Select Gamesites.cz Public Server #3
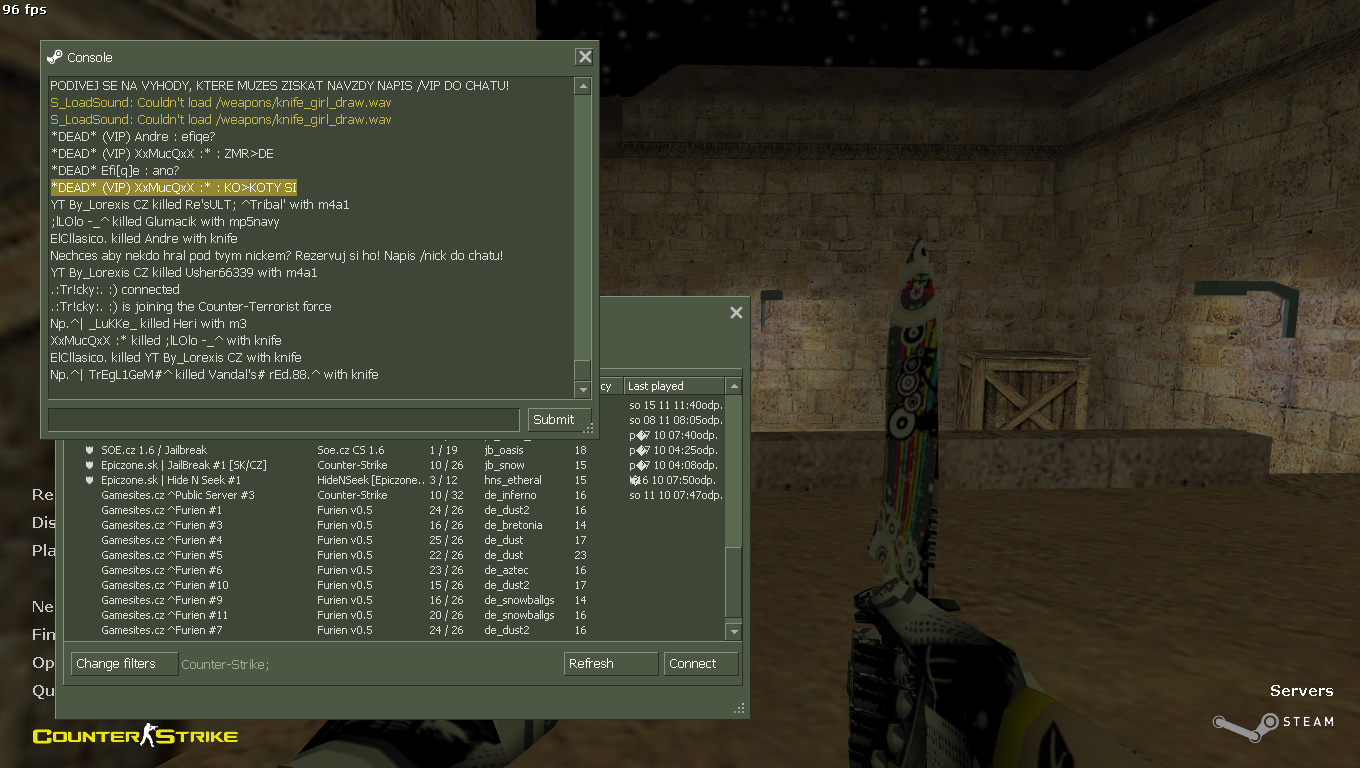The width and height of the screenshot is (1360, 768). [x=178, y=495]
